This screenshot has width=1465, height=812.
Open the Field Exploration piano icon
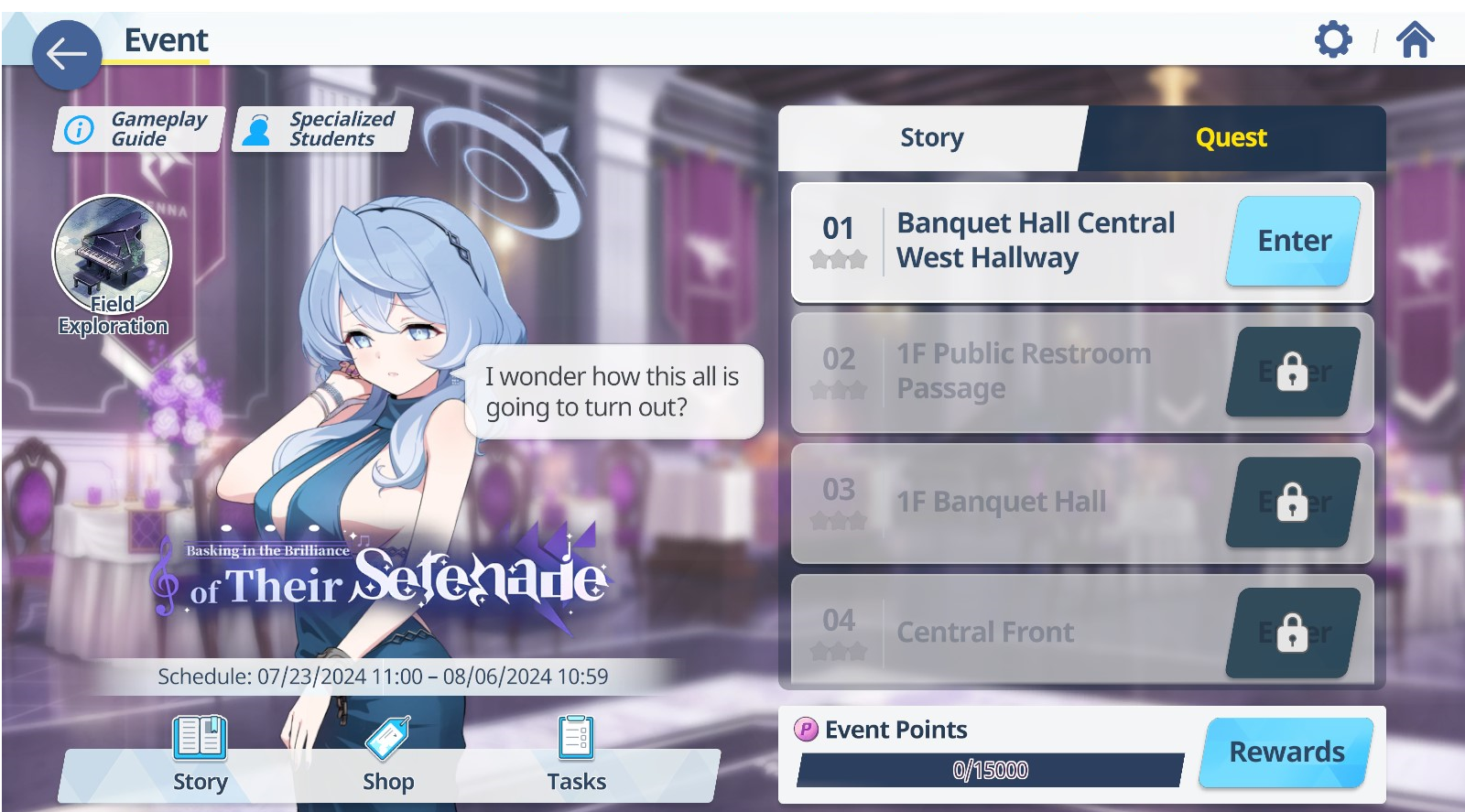112,256
